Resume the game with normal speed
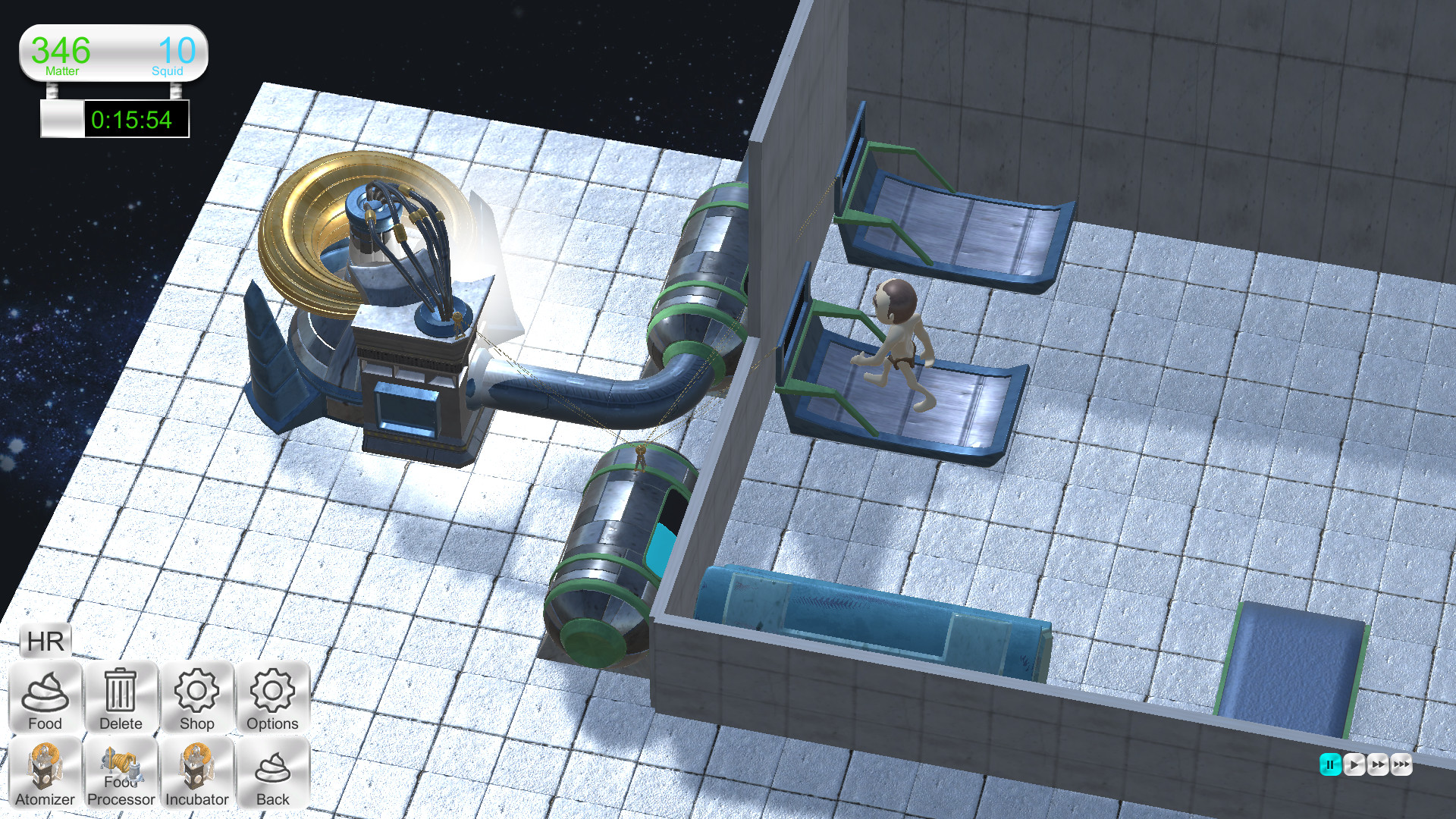 1354,765
